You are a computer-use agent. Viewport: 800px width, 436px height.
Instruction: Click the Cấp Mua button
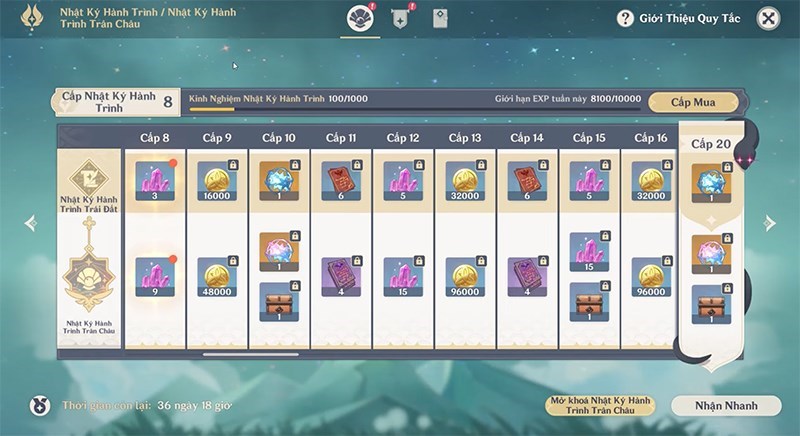tap(693, 101)
